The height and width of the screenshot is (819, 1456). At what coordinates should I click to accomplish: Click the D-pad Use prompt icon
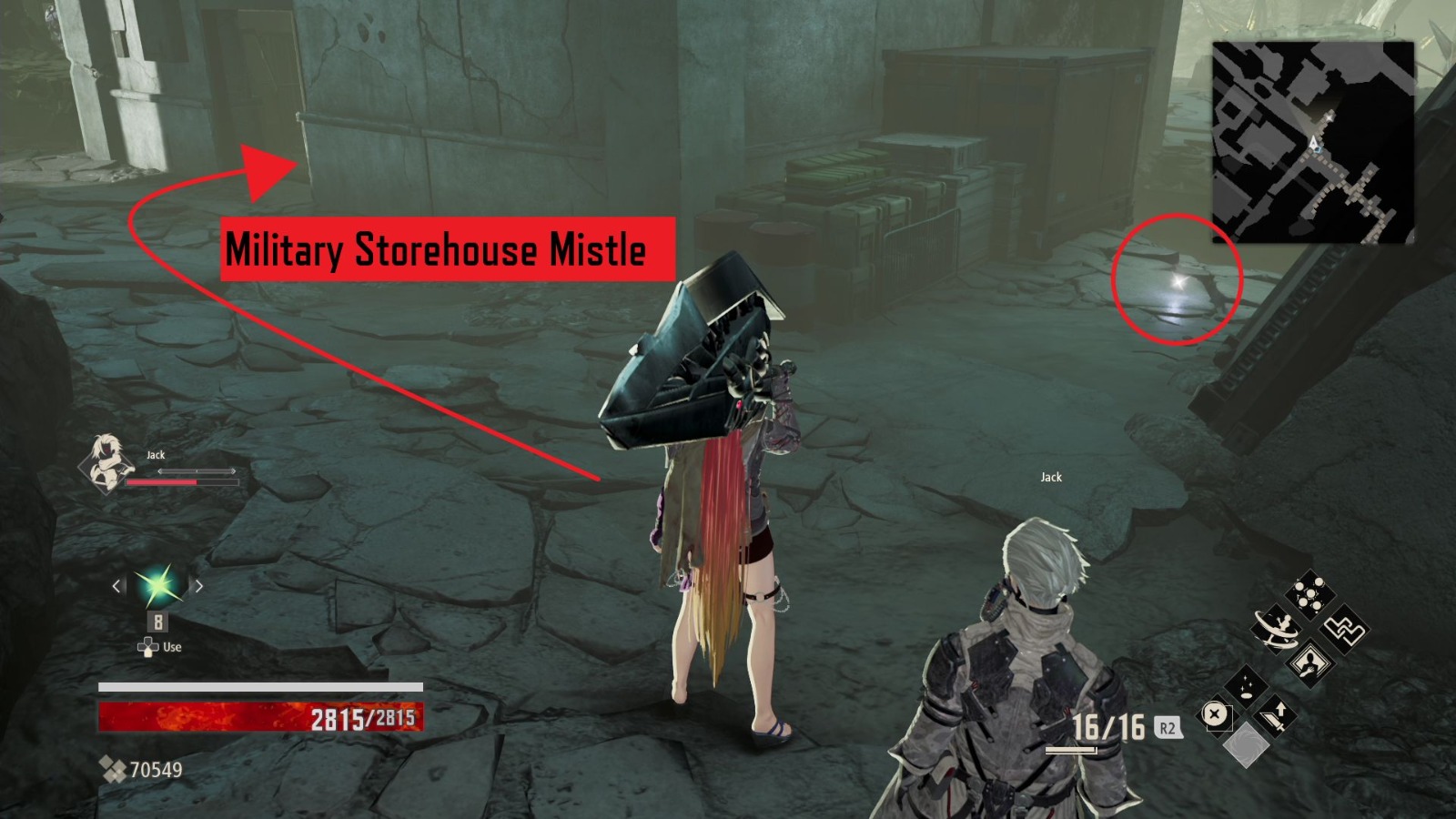click(x=148, y=646)
